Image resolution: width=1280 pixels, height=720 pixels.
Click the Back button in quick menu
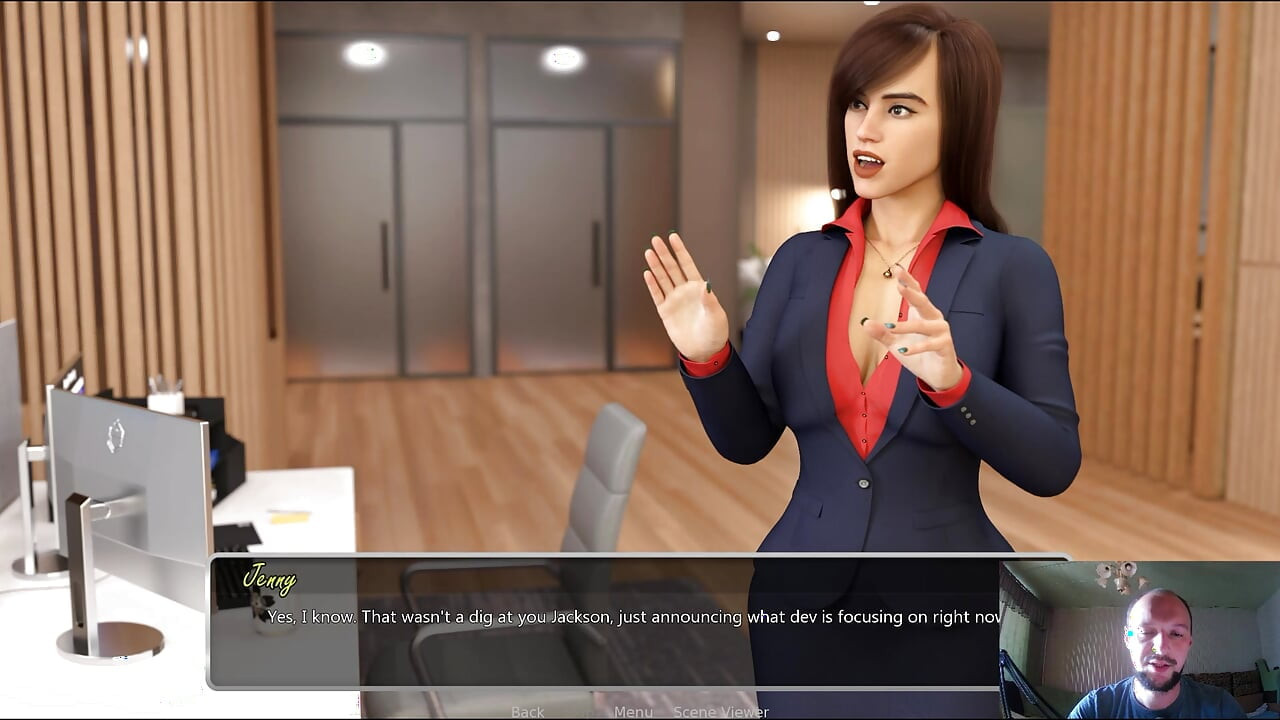pyautogui.click(x=527, y=711)
